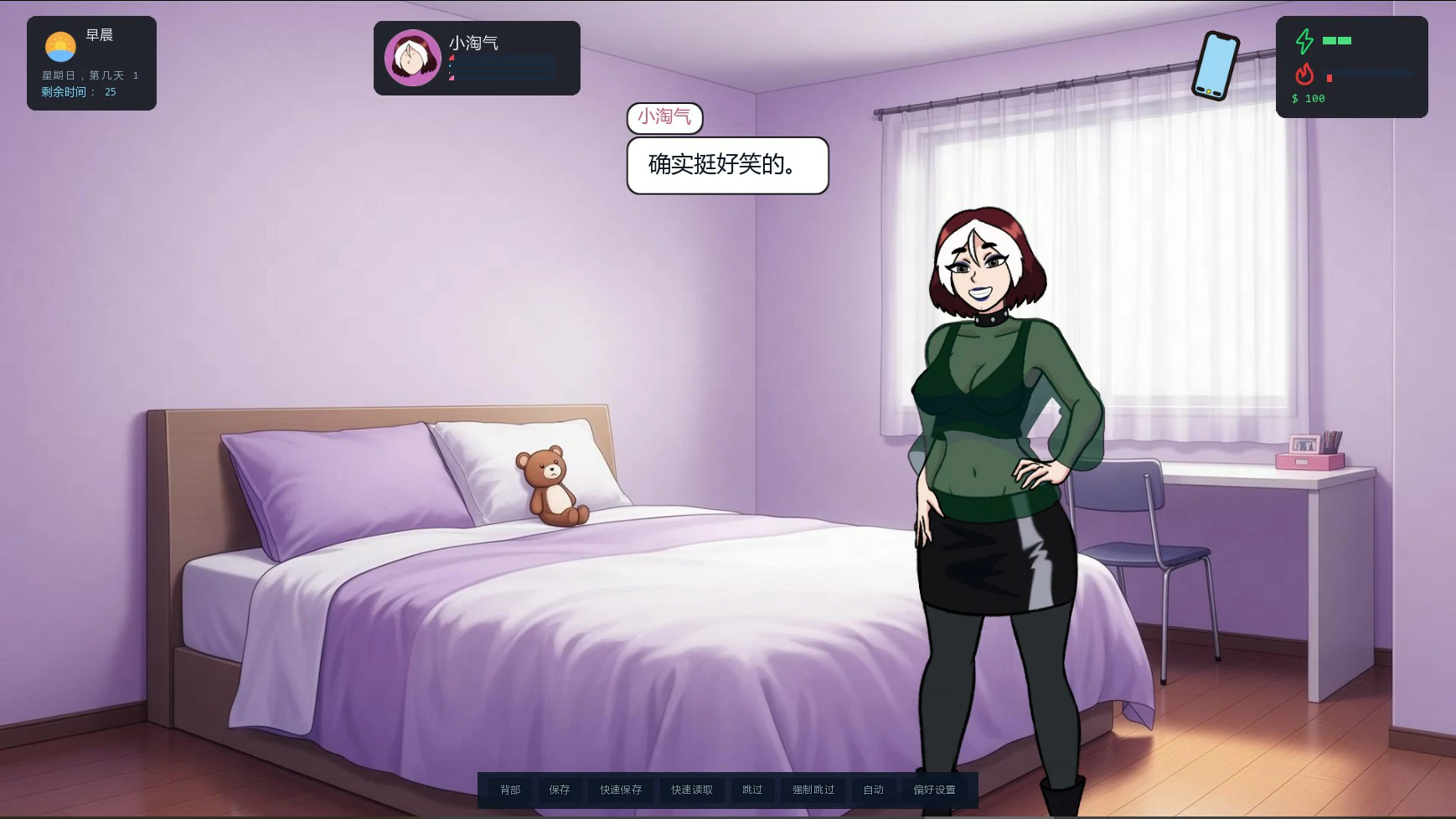Toggle 强制跳过 force skip mode

(812, 789)
